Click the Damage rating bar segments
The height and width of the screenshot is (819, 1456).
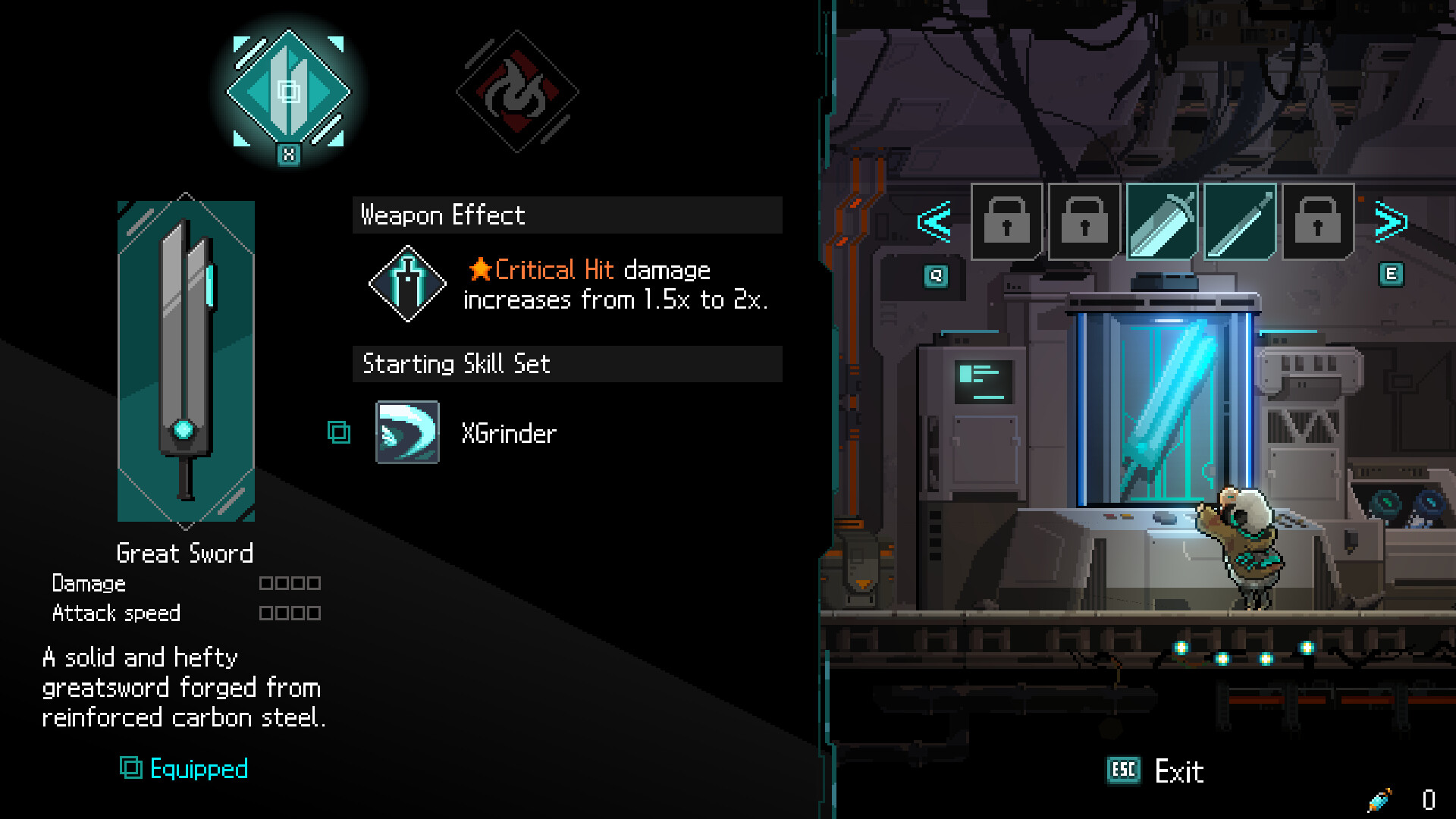[290, 582]
